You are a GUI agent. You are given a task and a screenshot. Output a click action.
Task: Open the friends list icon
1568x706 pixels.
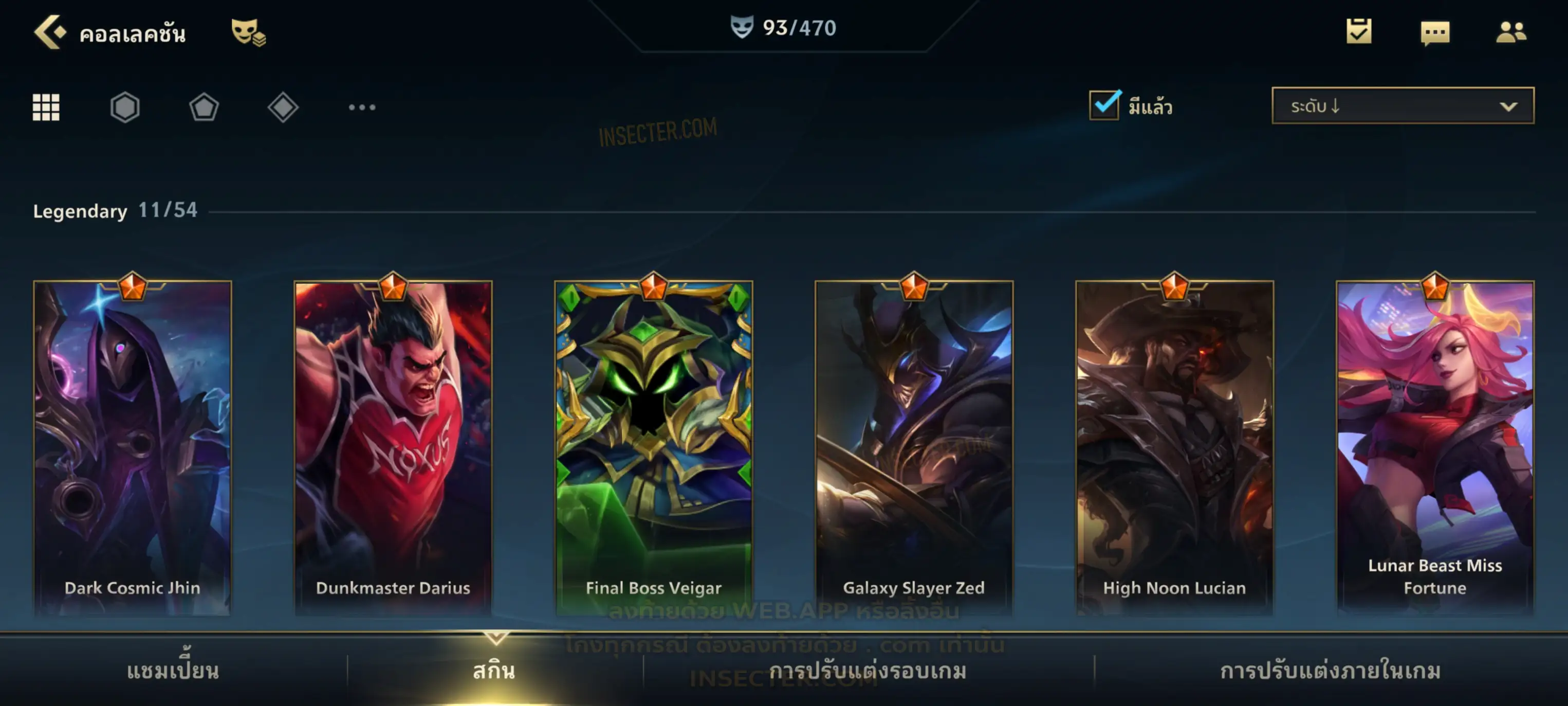(x=1511, y=32)
